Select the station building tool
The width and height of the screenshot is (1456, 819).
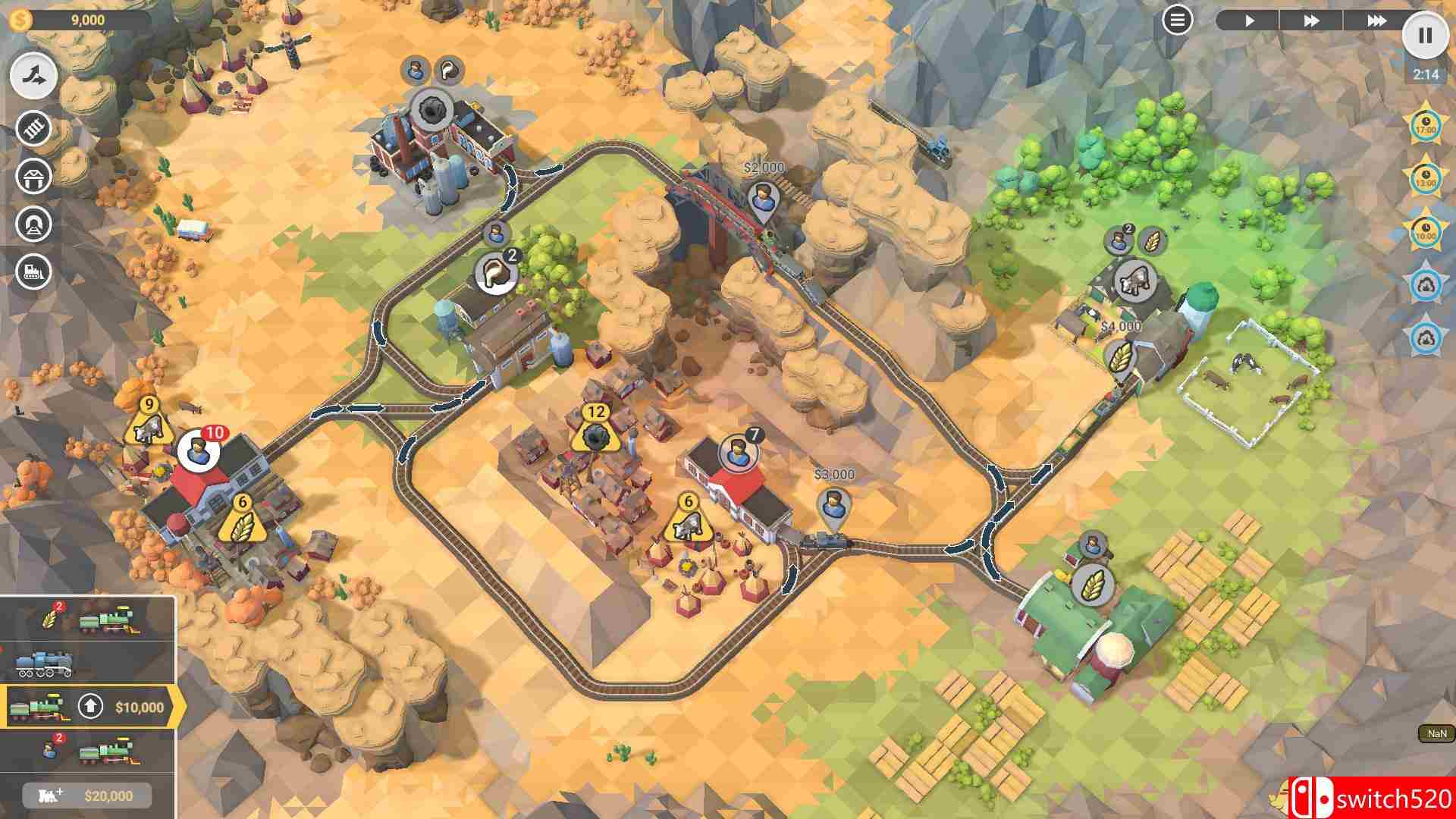pyautogui.click(x=34, y=177)
